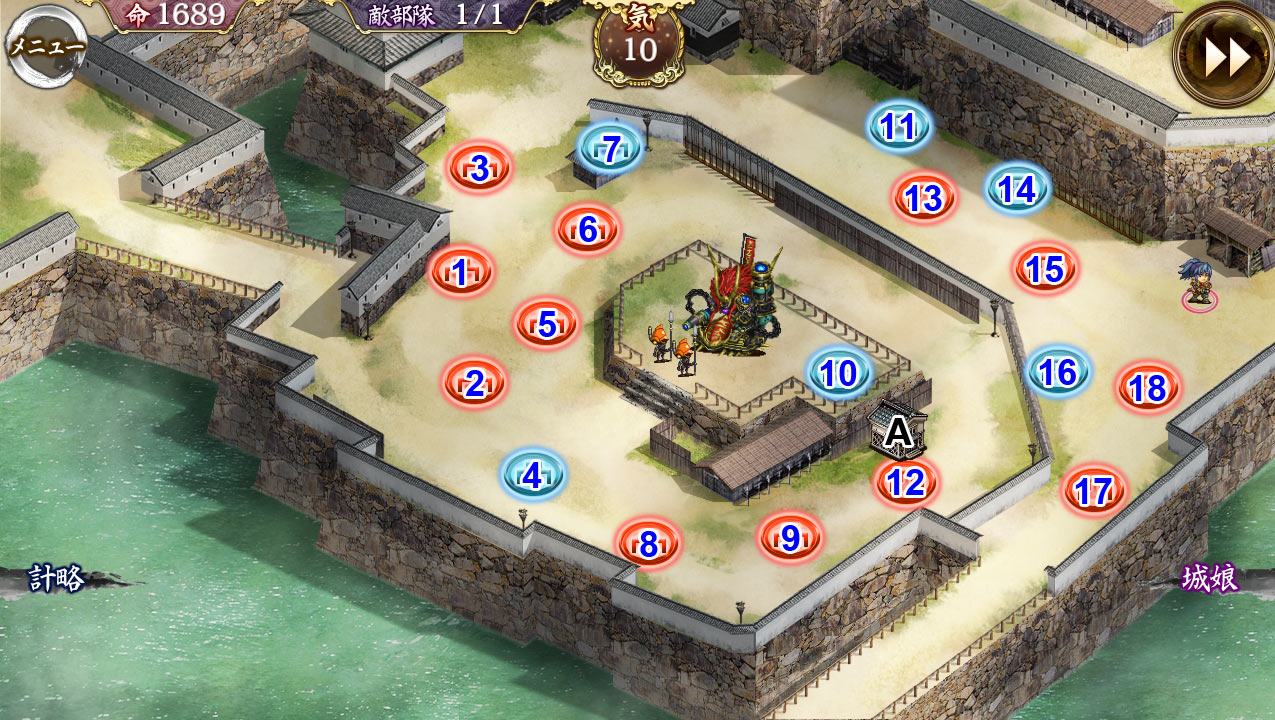Open the 計略 stratagem panel
This screenshot has height=720, width=1275.
(x=57, y=579)
